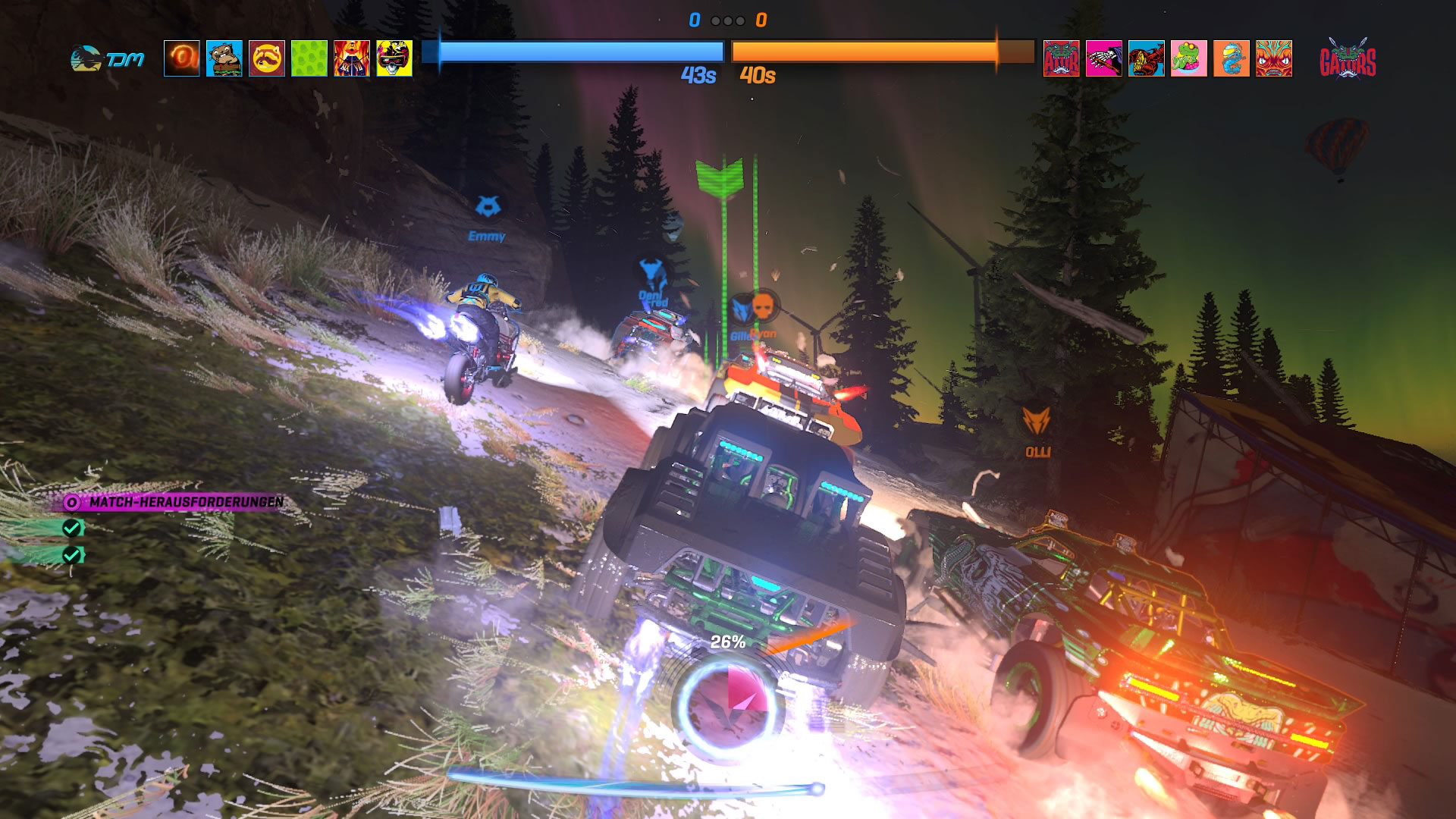This screenshot has width=1456, height=819.
Task: Click the TDM blue team logo
Action: pyautogui.click(x=106, y=59)
